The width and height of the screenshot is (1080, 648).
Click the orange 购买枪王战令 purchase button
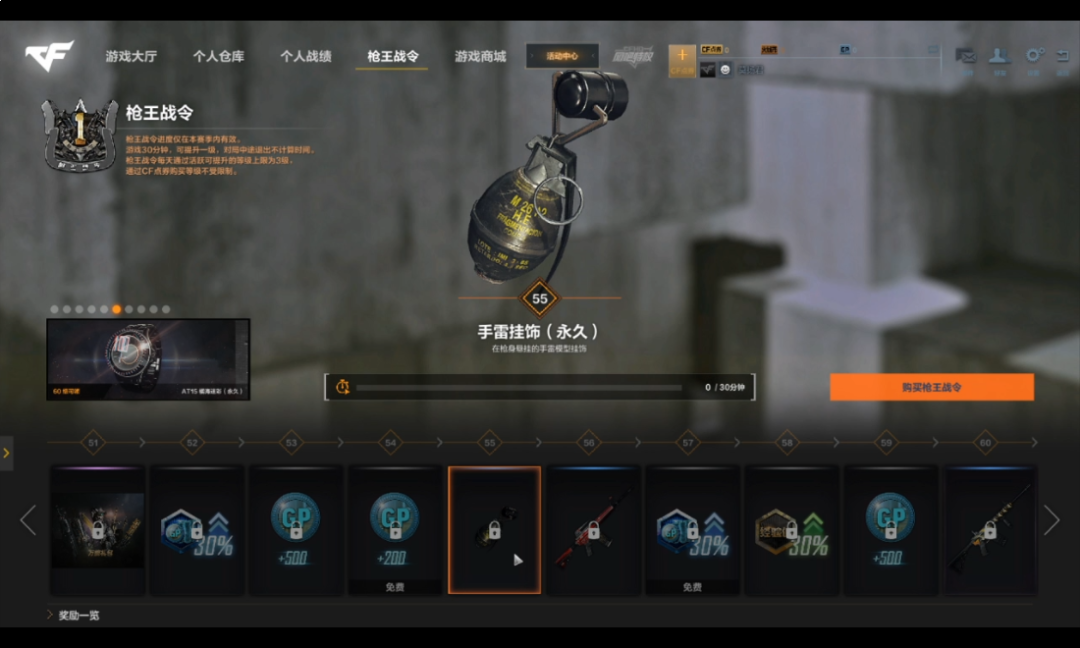[x=931, y=387]
